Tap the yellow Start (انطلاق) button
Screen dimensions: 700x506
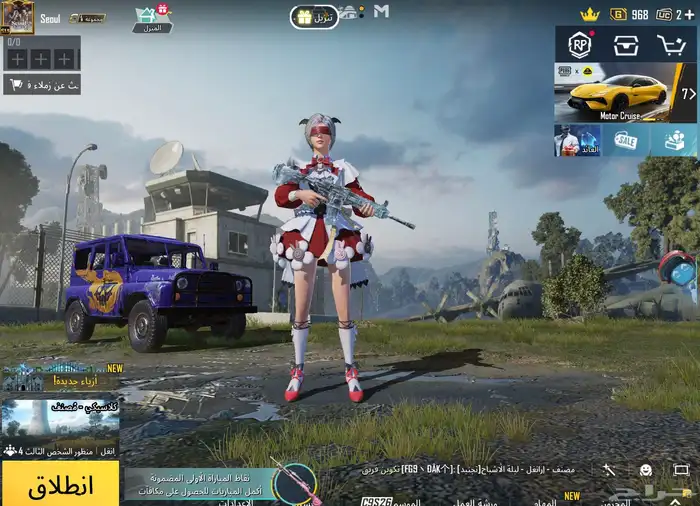pos(60,485)
